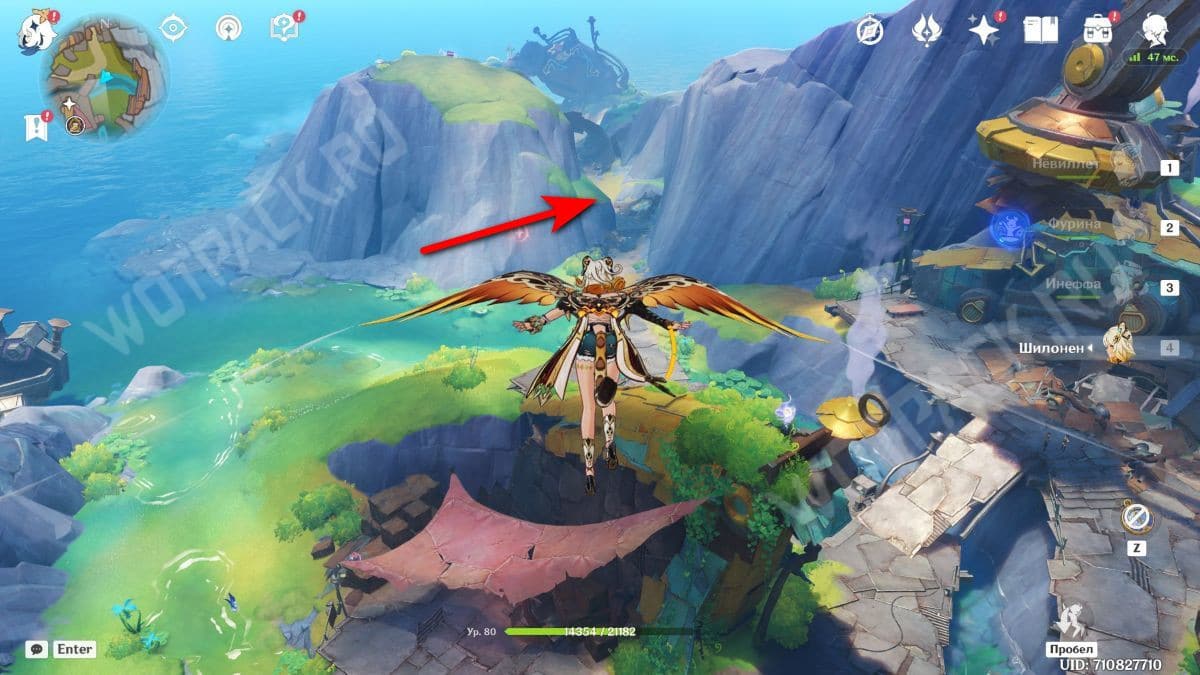This screenshot has width=1200, height=675.
Task: Use the round gadget icon above Z
Action: pyautogui.click(x=1137, y=518)
